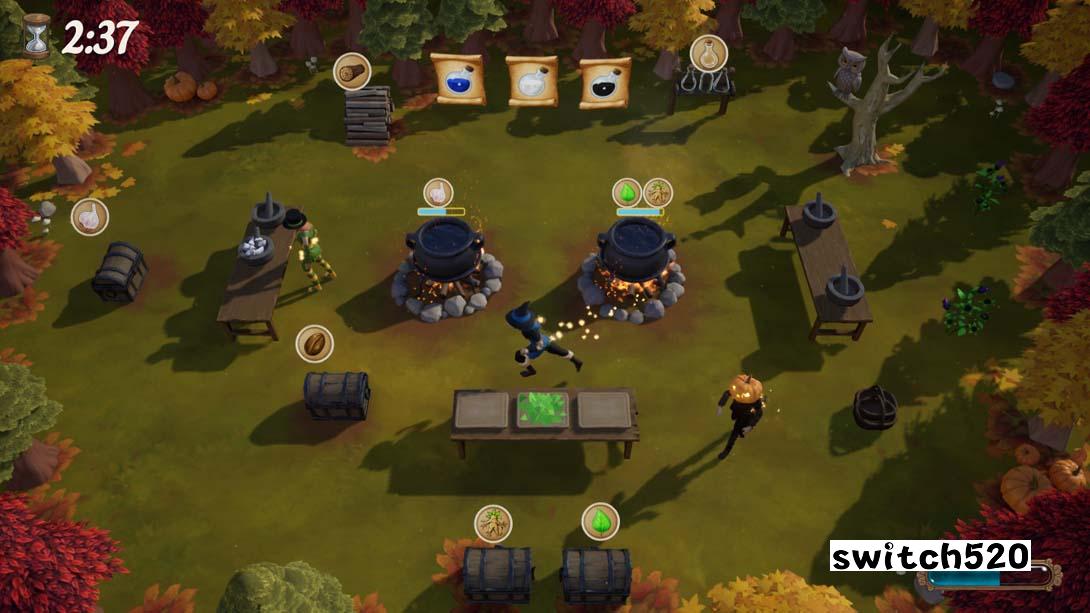Select the root icon over the cauldron
Viewport: 1090px width, 613px height.
(657, 192)
